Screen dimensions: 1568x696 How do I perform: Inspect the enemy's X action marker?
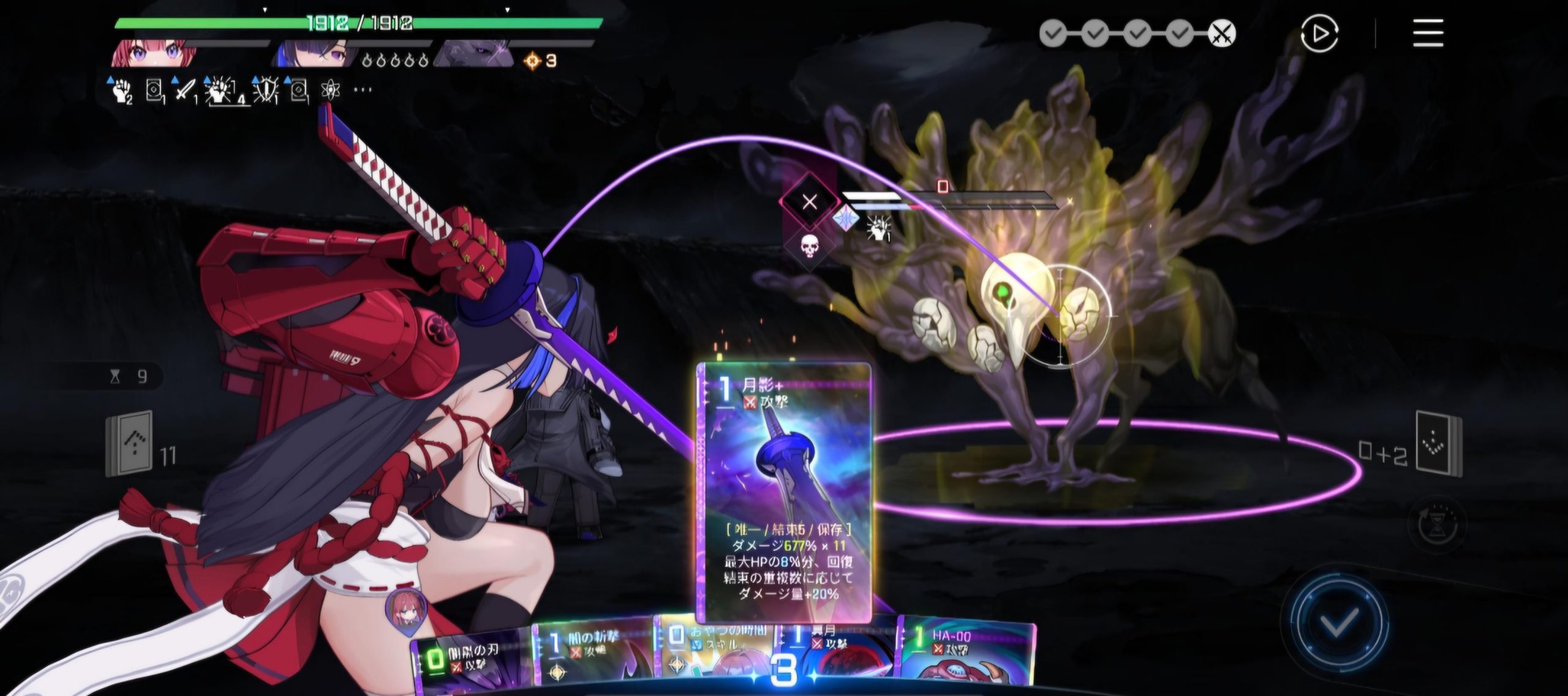coord(809,201)
